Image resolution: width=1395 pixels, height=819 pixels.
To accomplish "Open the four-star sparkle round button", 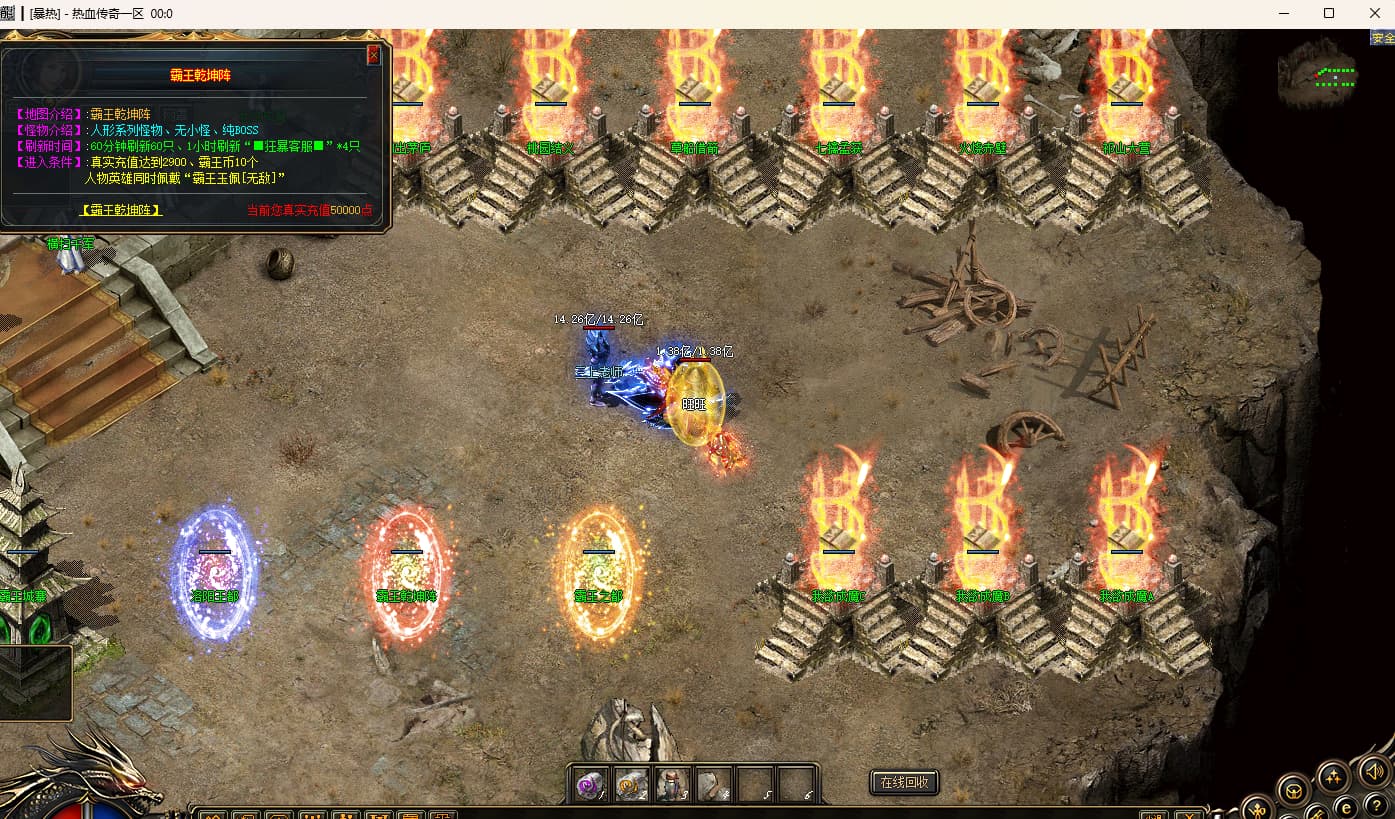I will pos(1333,776).
